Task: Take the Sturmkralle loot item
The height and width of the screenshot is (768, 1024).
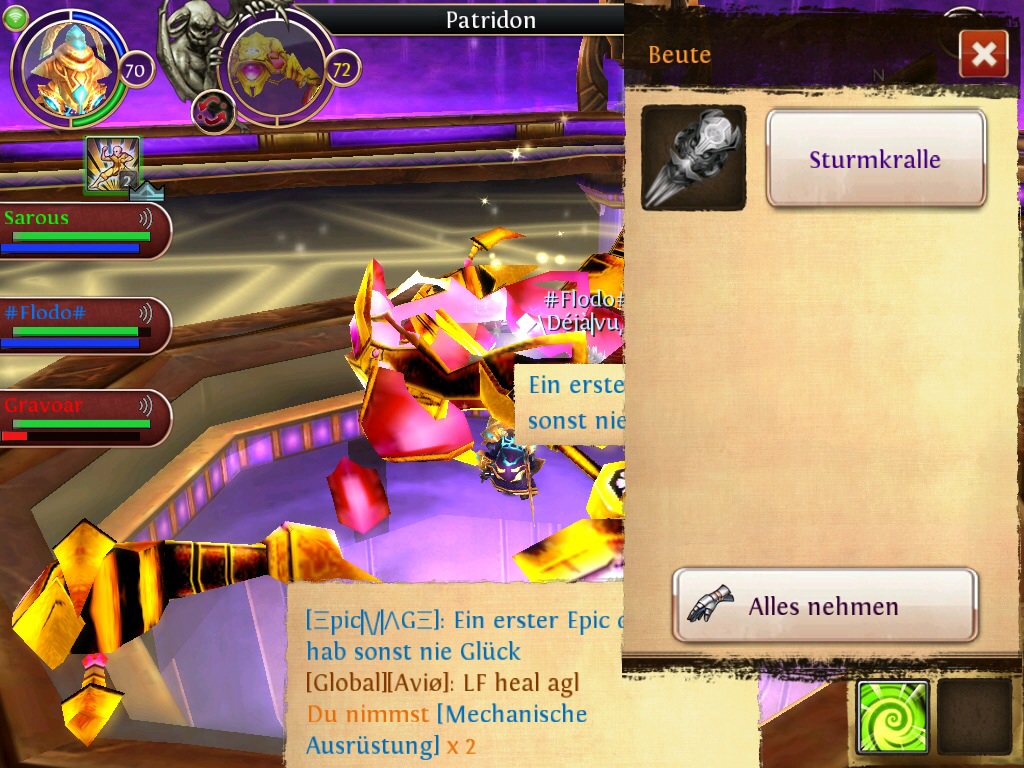Action: coord(876,159)
